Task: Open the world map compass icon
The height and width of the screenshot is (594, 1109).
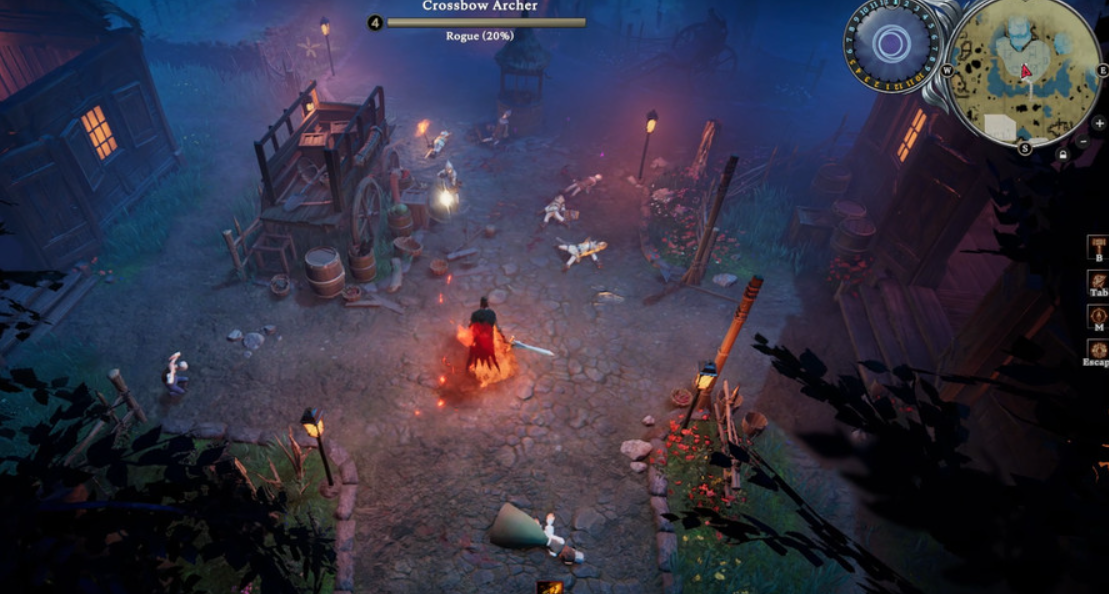Action: click(1098, 313)
